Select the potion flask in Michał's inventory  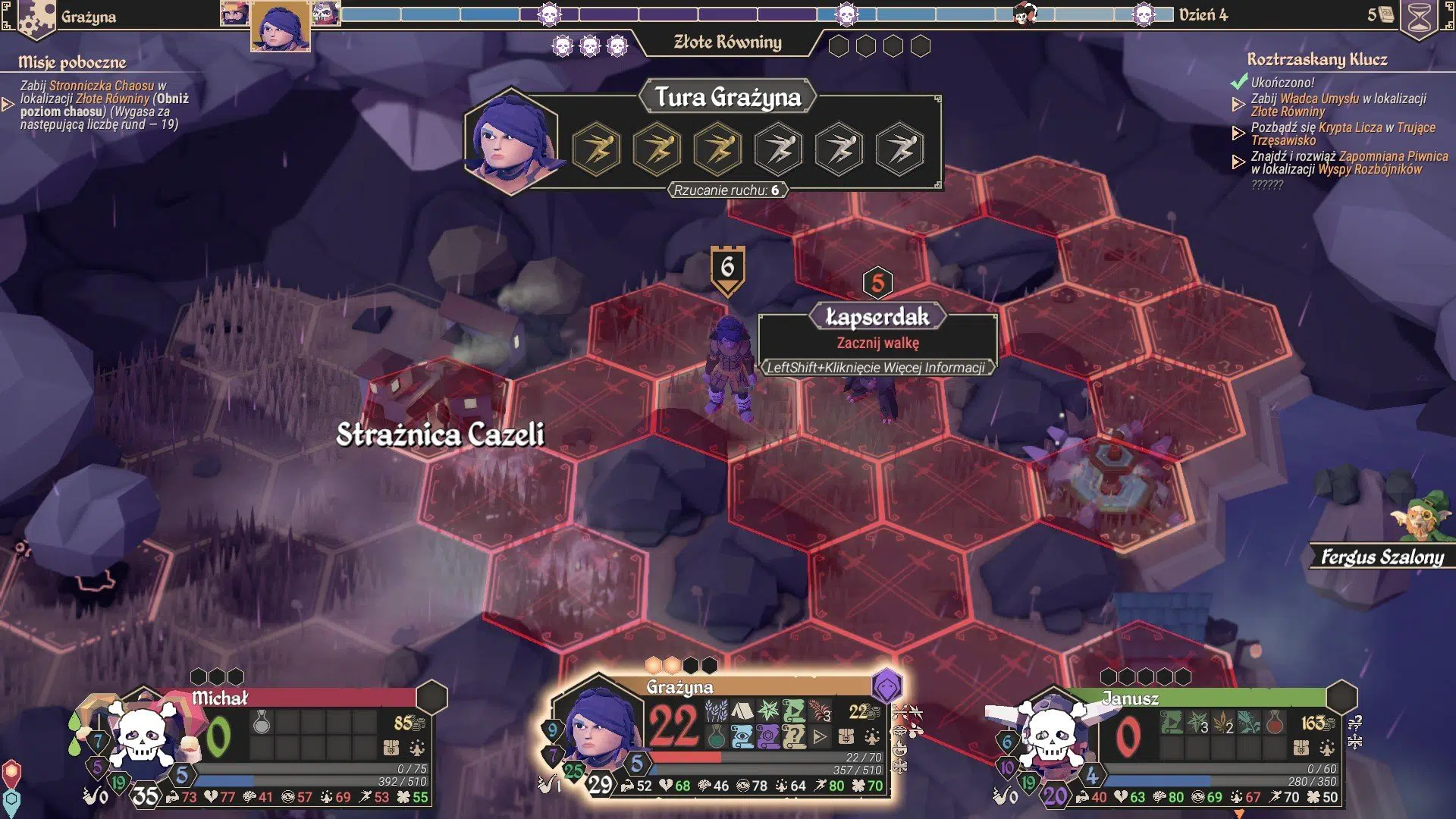262,722
